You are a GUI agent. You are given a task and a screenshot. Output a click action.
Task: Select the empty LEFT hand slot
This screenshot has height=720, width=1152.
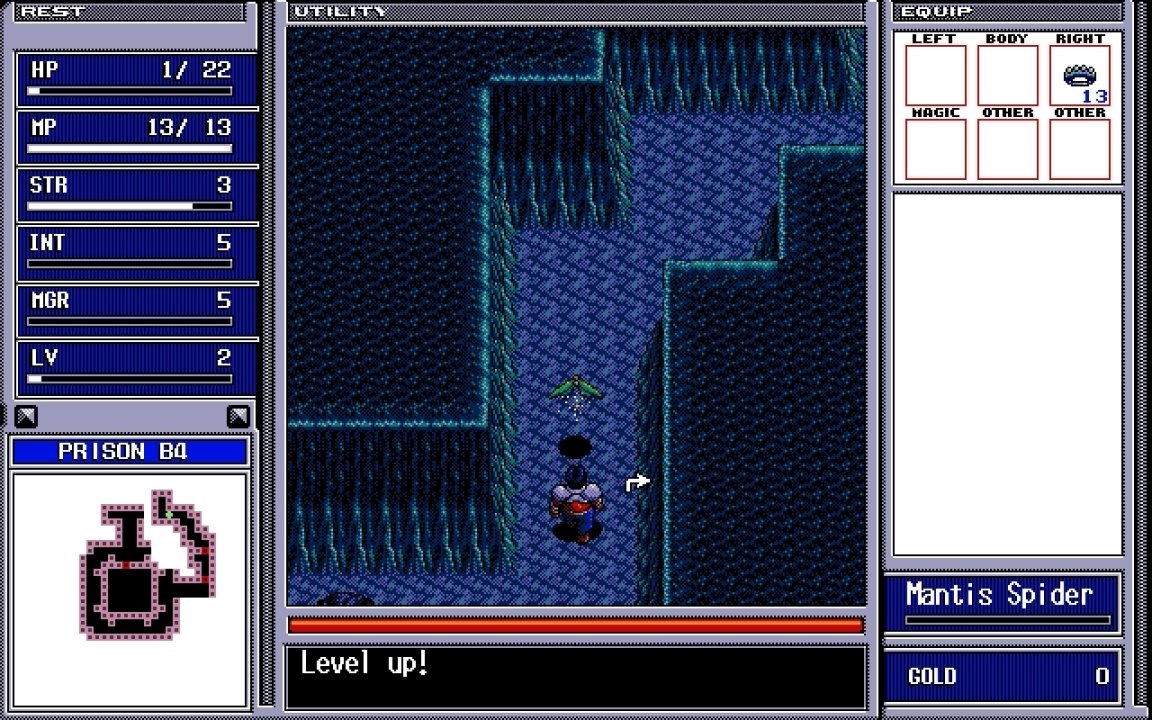pos(935,76)
